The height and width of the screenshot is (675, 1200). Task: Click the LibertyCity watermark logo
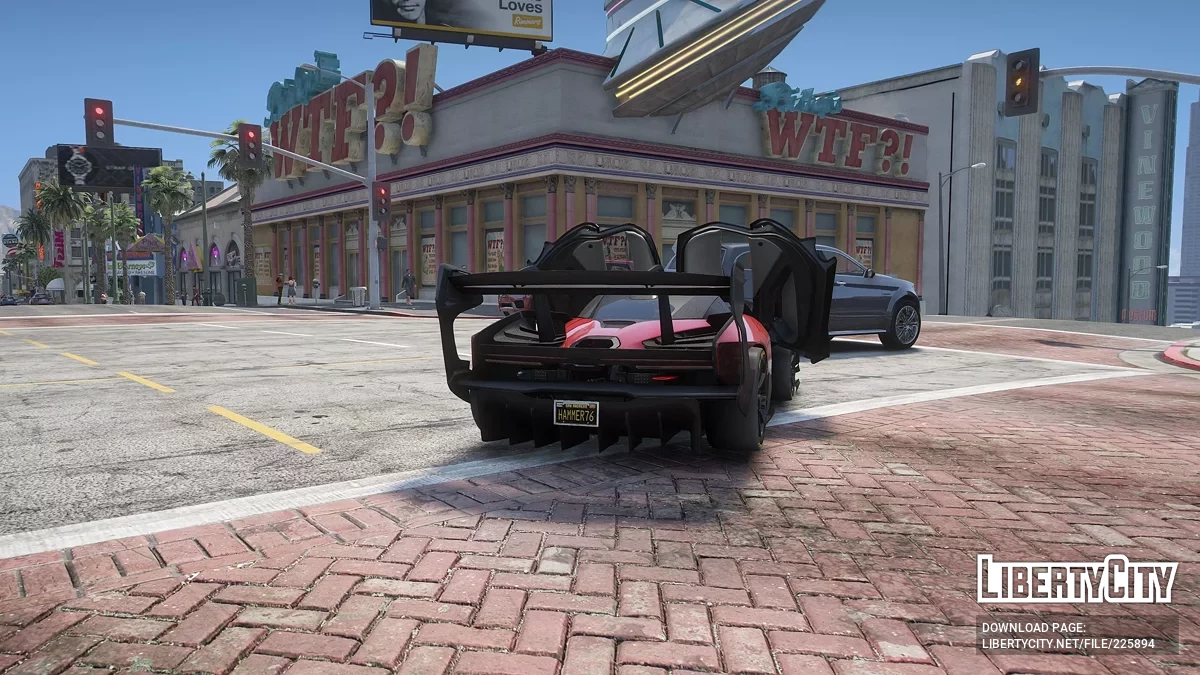coord(1077,579)
